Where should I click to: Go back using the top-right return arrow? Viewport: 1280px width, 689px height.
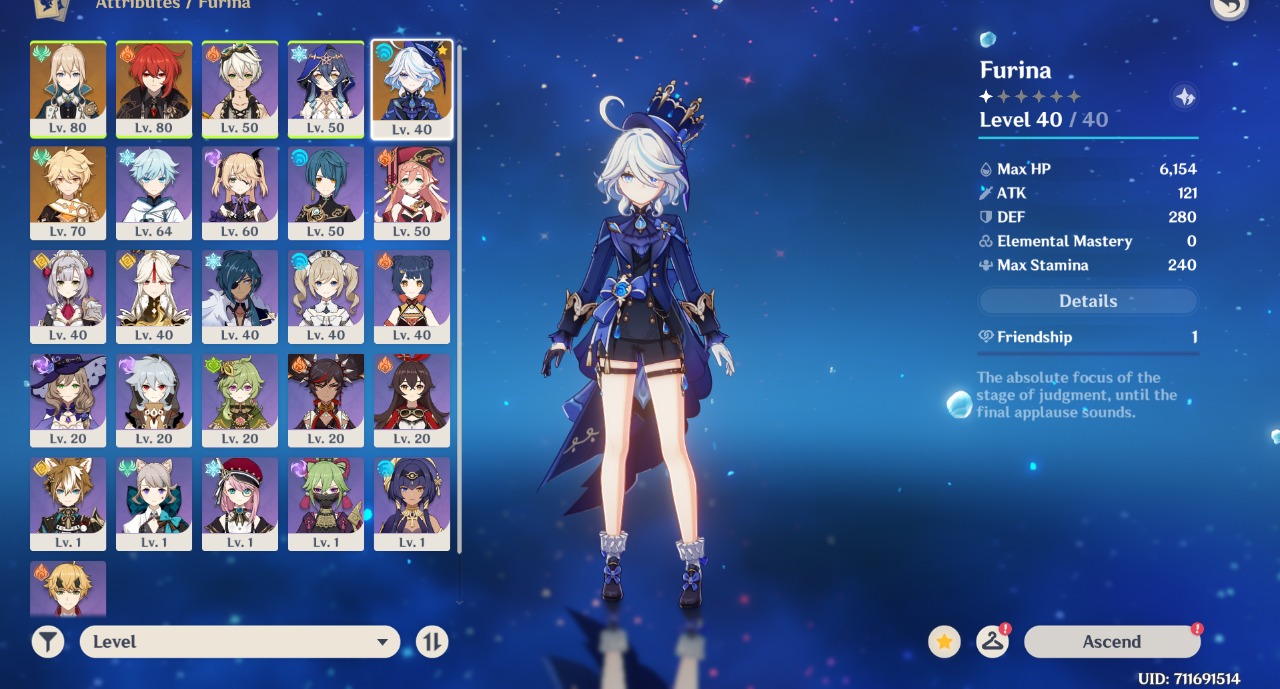tap(1229, 6)
